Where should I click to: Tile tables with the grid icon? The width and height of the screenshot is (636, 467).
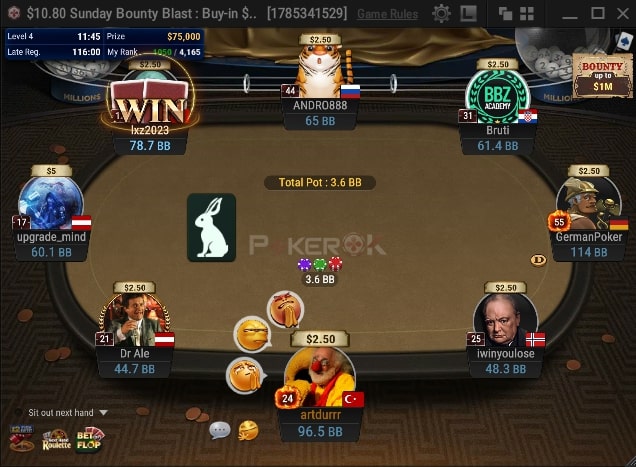tap(526, 14)
